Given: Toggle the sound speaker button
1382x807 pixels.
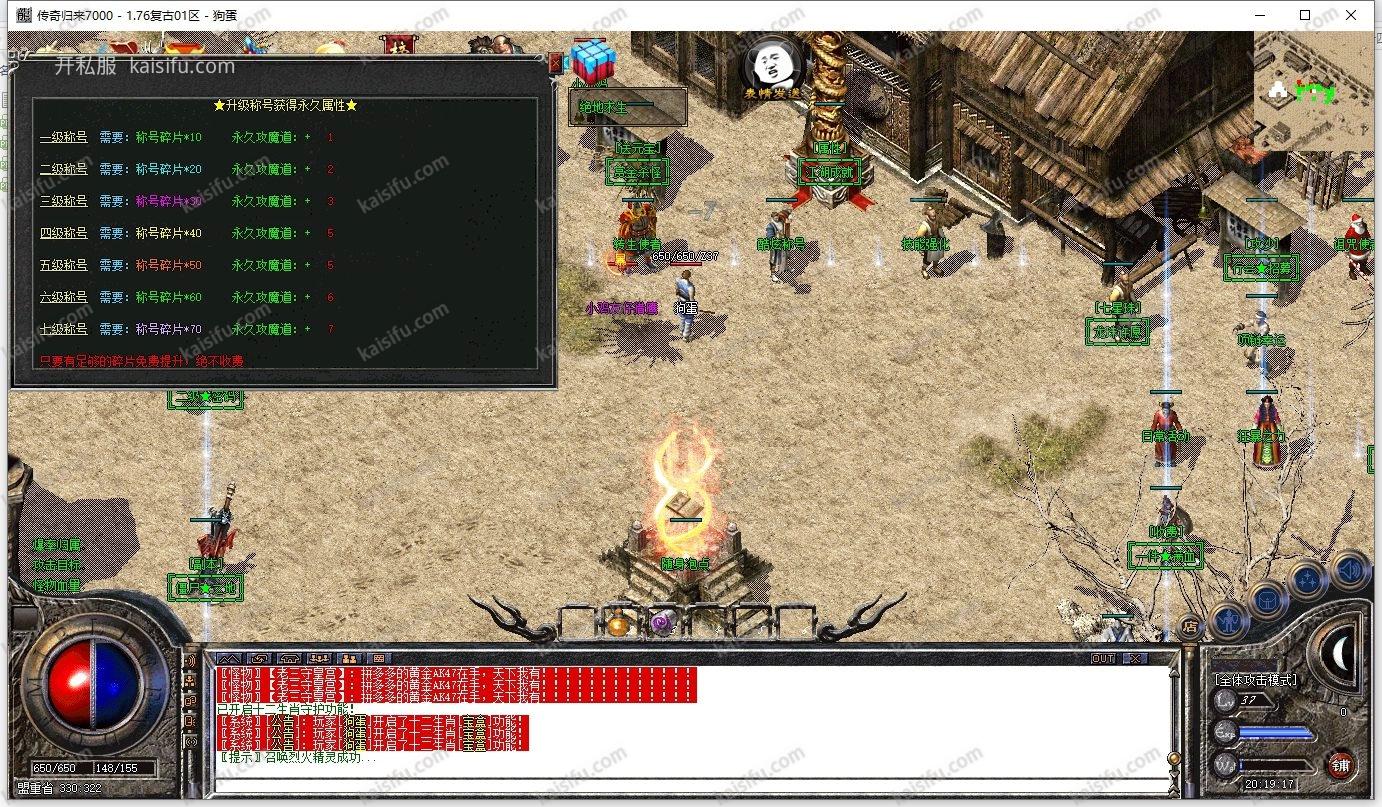Looking at the screenshot, I should [x=1350, y=570].
